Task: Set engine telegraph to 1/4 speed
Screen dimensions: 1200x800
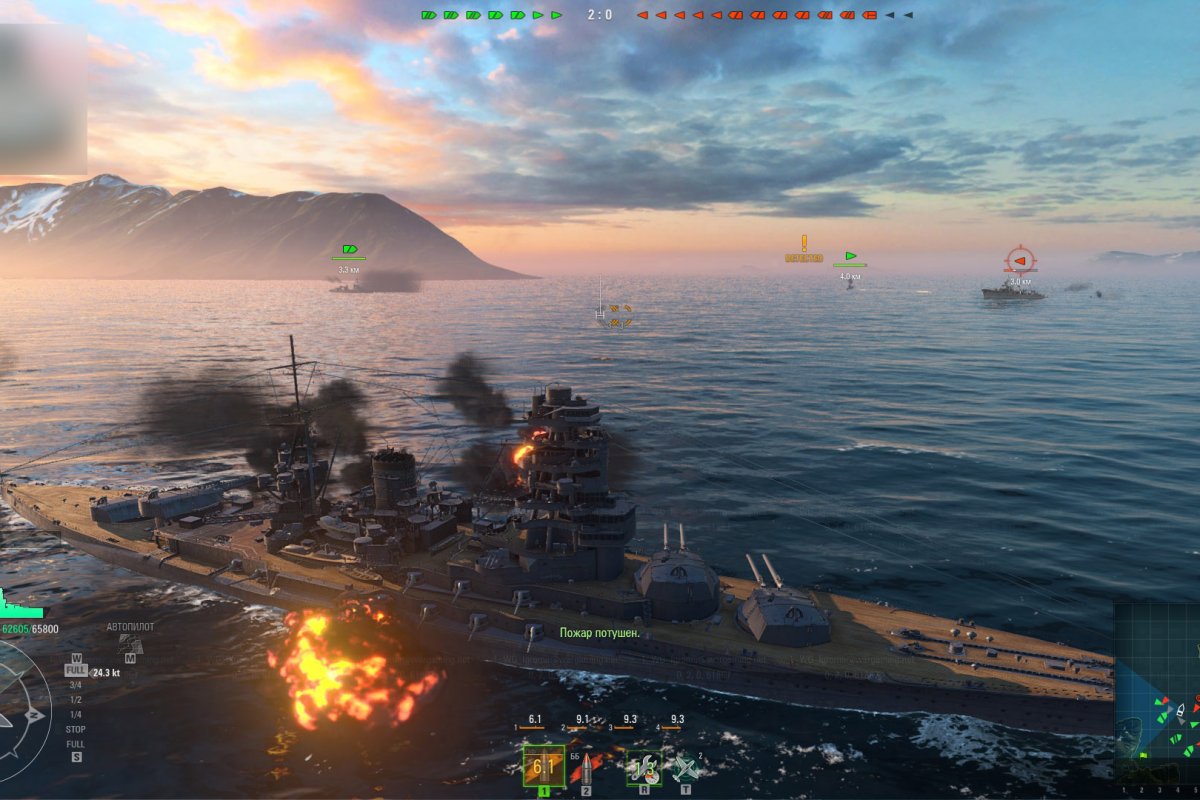Action: [x=75, y=715]
